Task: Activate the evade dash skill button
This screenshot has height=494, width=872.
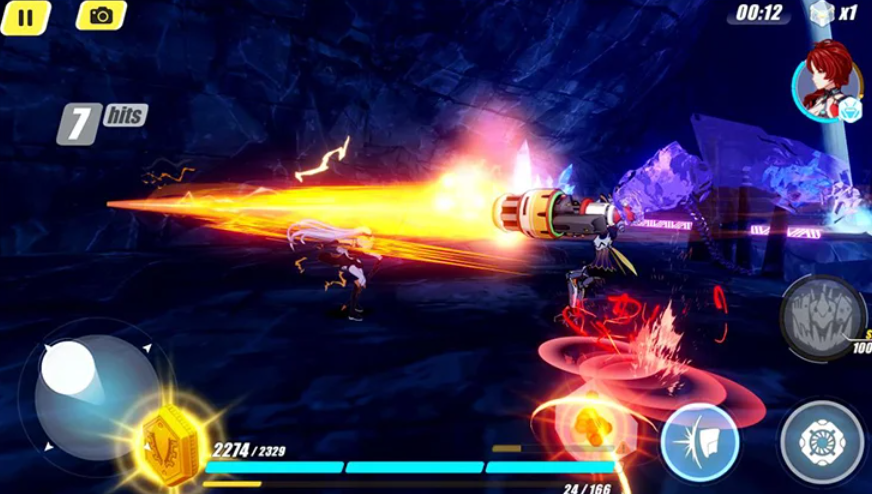Action: [x=699, y=441]
